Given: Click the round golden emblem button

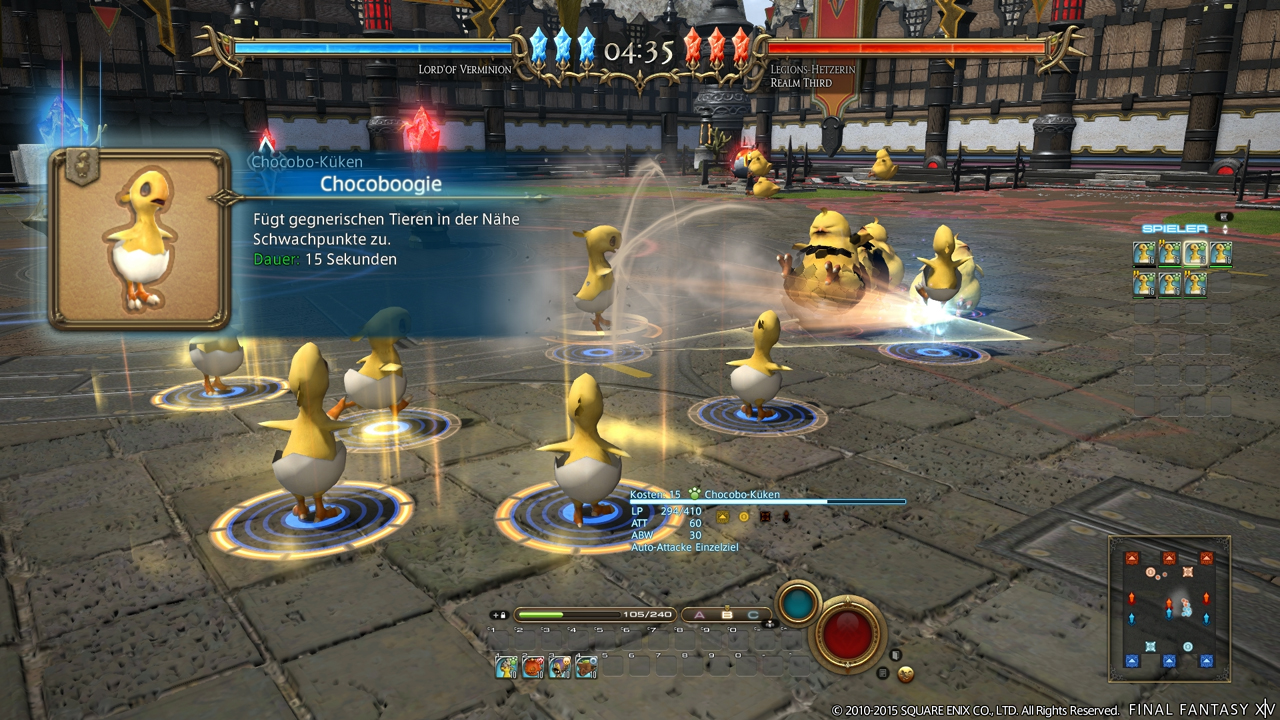Looking at the screenshot, I should point(906,674).
